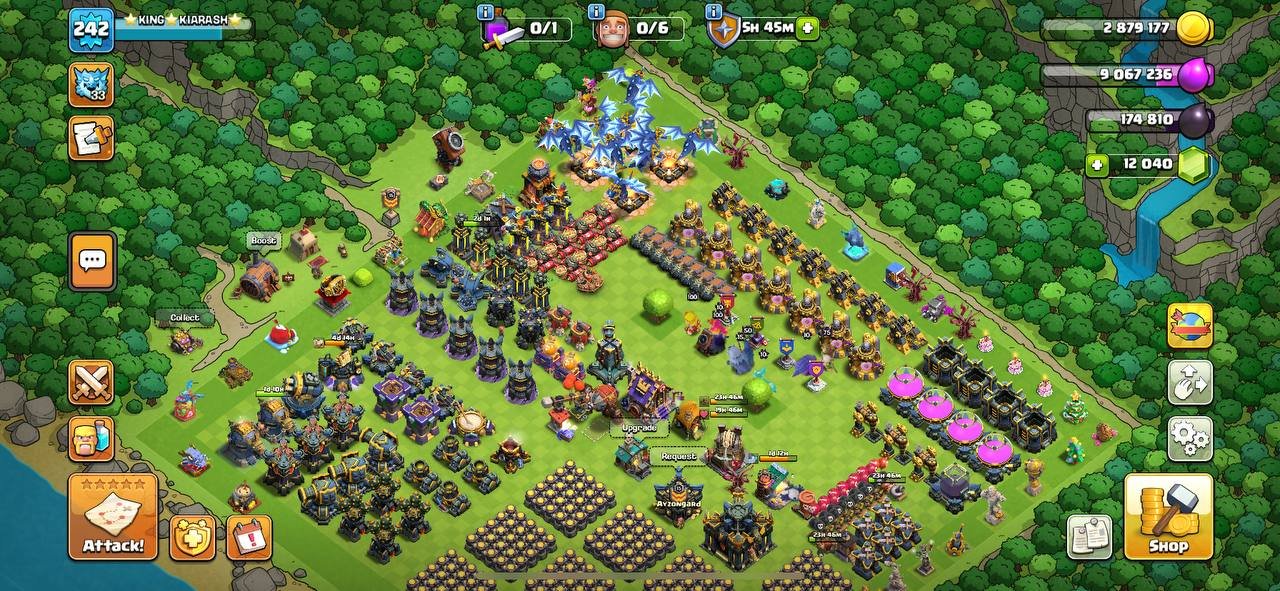Tap the Request bubble above the clan castle
Screen dimensions: 1280x591
click(x=679, y=457)
